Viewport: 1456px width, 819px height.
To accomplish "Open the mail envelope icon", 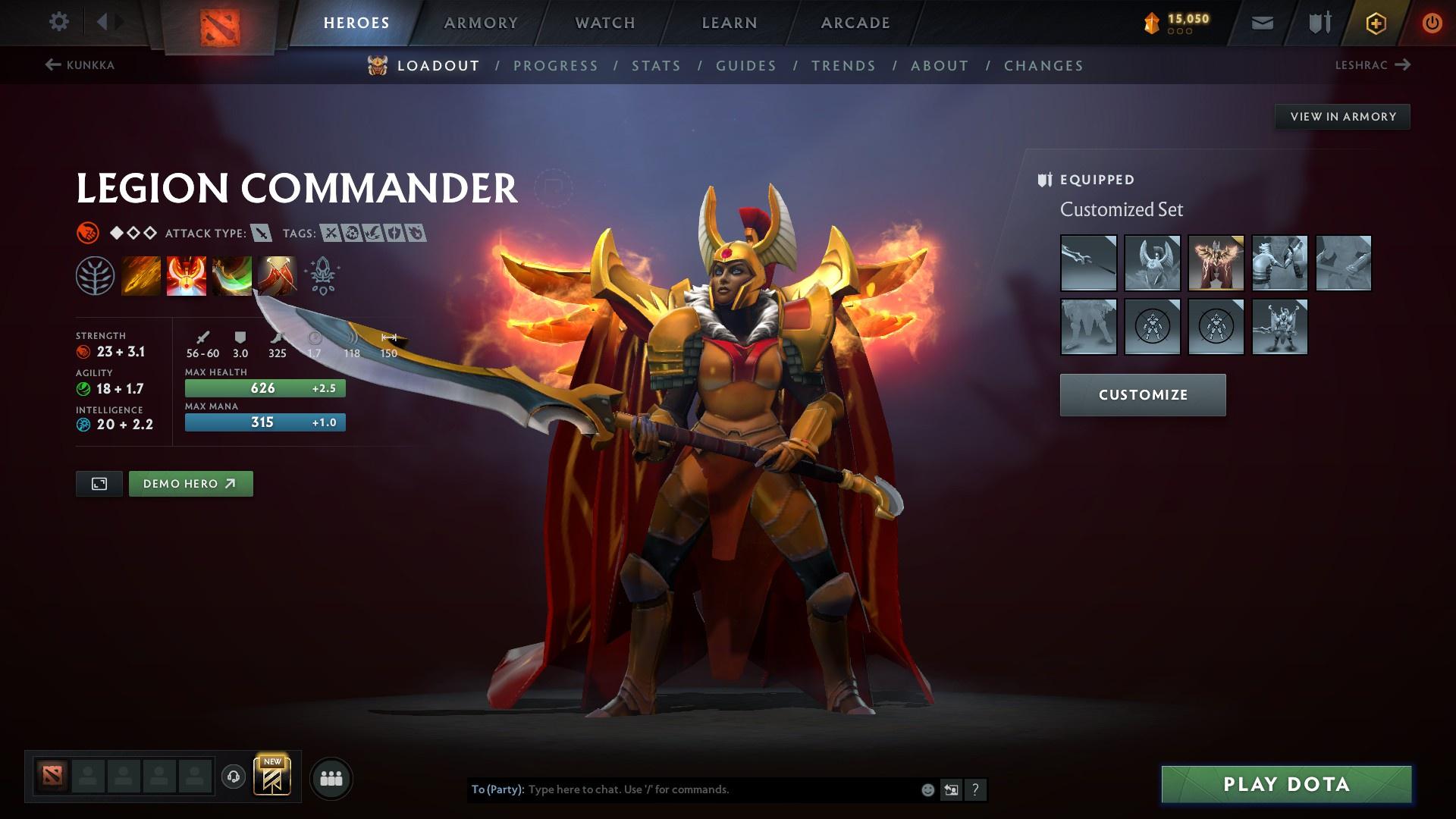I will (1261, 22).
